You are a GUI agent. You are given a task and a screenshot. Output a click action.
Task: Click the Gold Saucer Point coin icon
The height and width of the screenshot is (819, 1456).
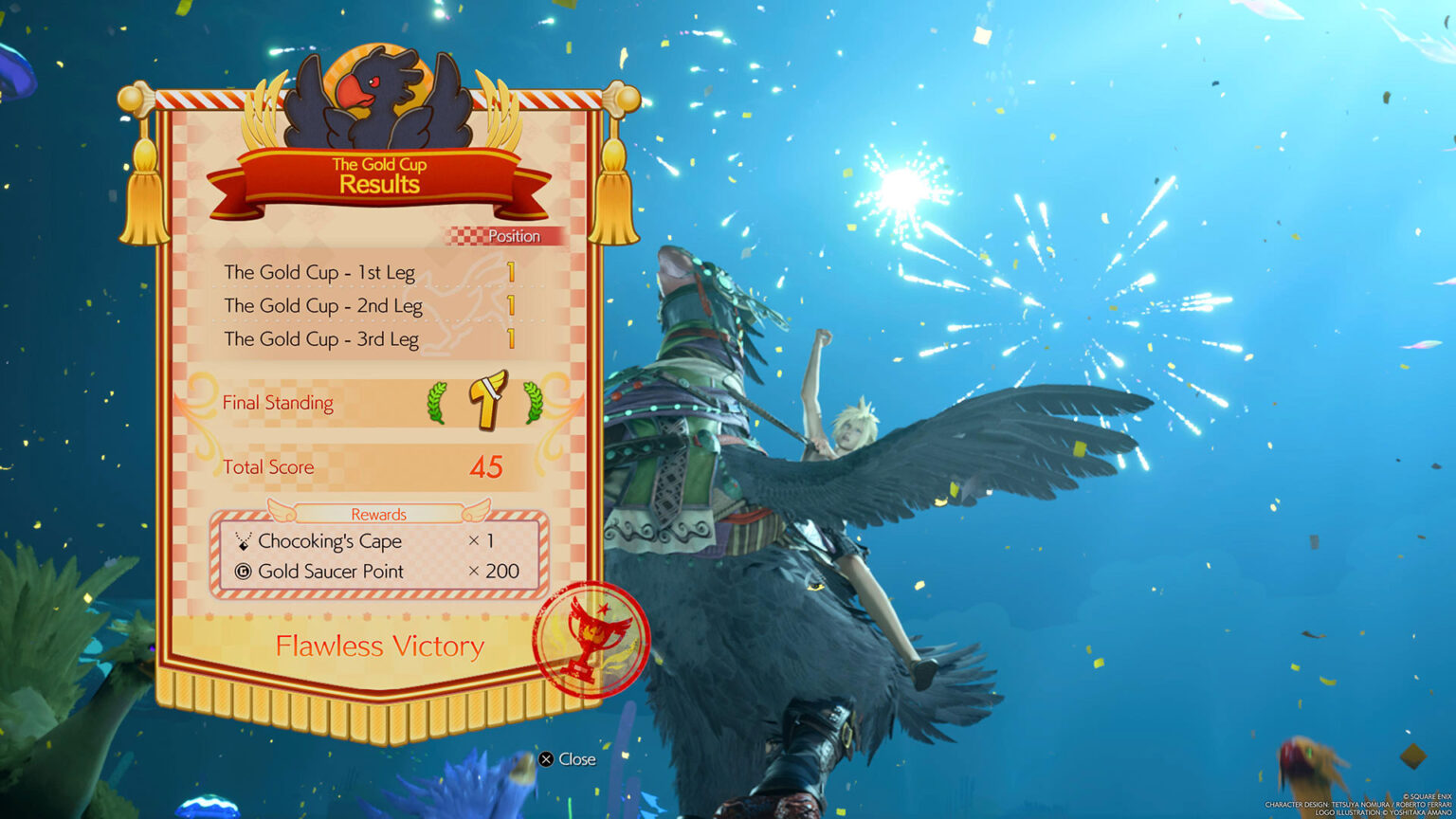tap(243, 571)
